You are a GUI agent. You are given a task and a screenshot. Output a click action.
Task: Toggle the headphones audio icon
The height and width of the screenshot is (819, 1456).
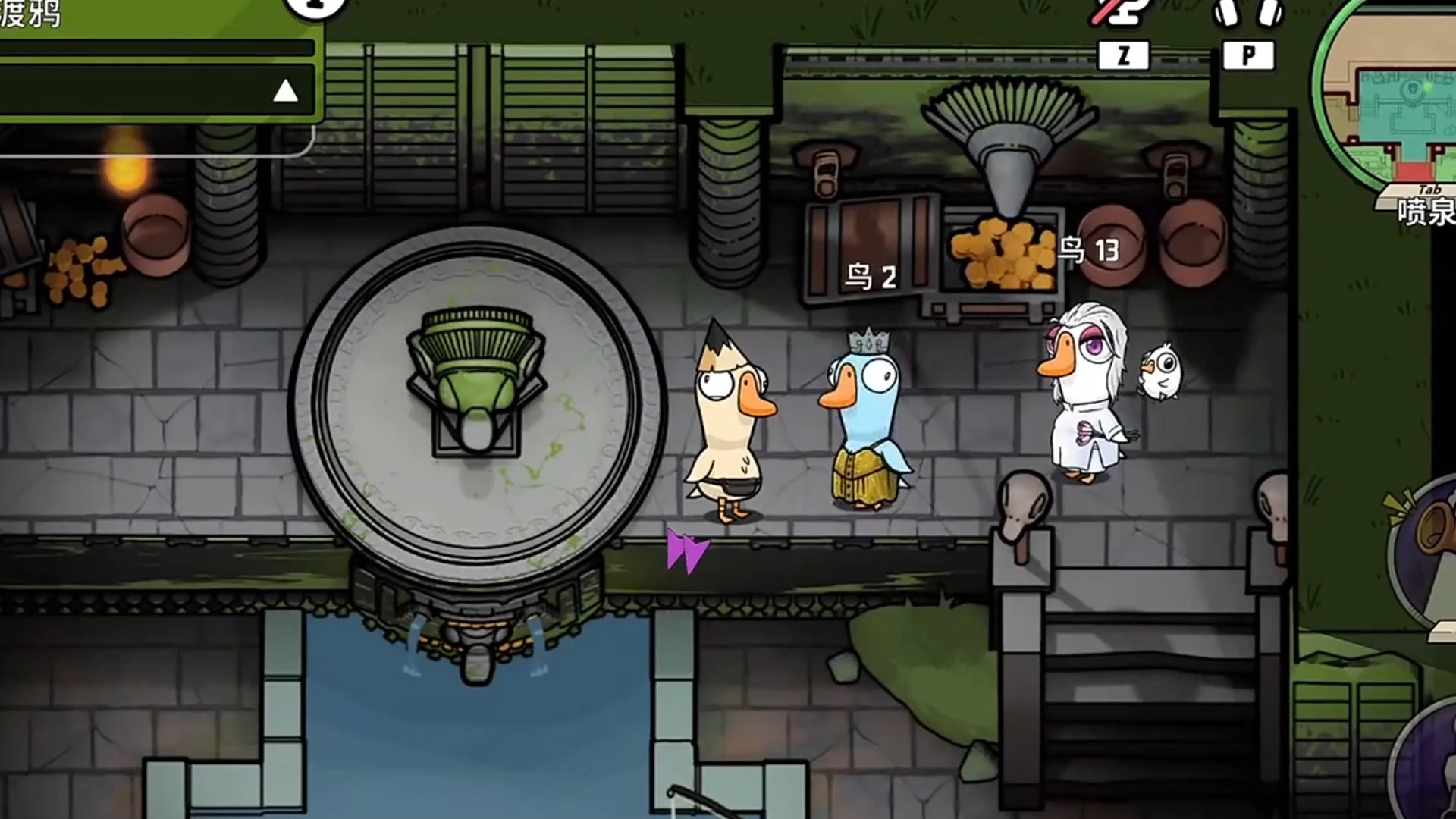[1247, 13]
